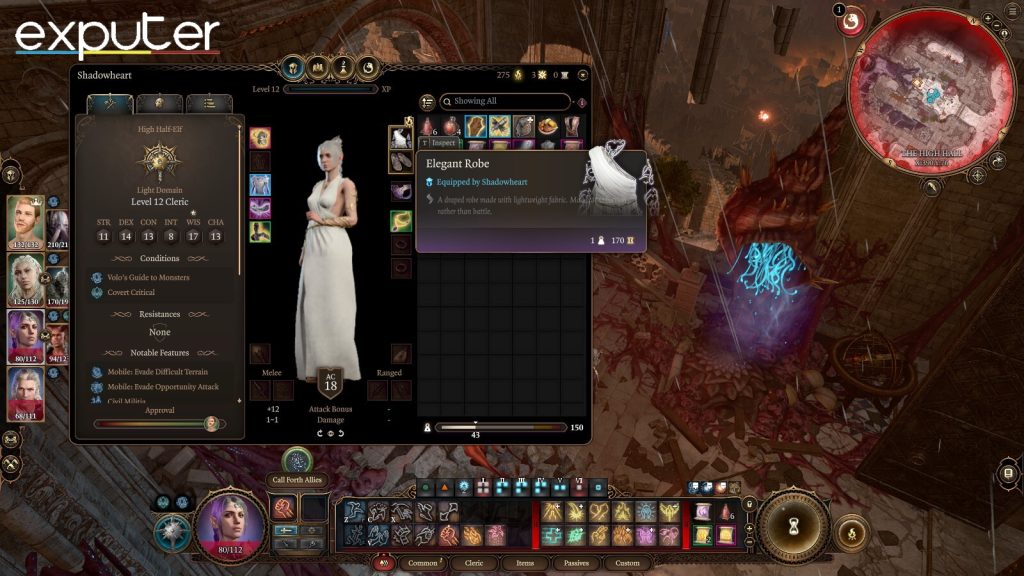
Task: Open the third character sheet list tab
Action: 208,103
